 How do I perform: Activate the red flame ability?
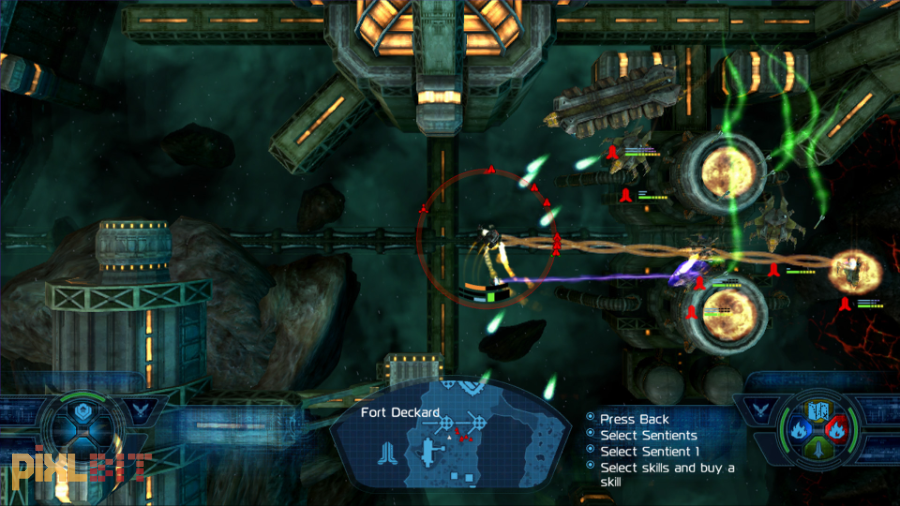[838, 430]
